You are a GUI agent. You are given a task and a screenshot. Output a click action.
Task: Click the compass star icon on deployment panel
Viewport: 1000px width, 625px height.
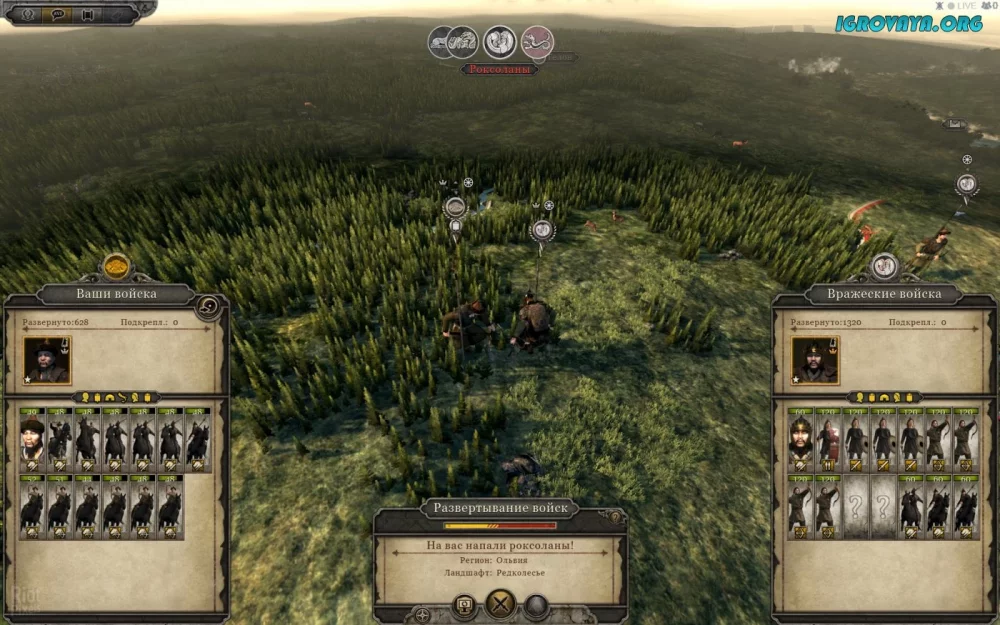tap(423, 612)
